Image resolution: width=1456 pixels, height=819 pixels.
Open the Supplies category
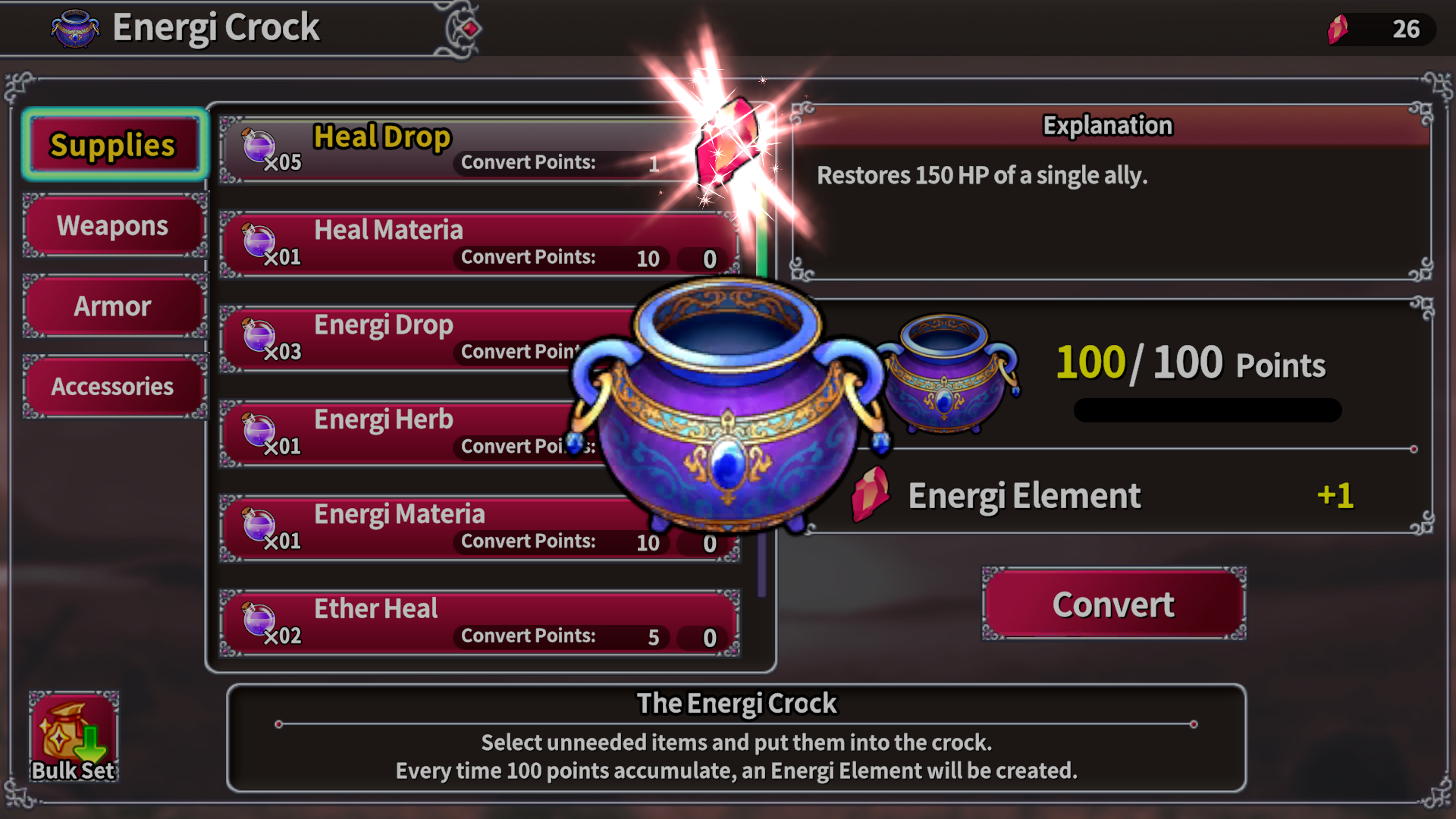click(x=113, y=145)
